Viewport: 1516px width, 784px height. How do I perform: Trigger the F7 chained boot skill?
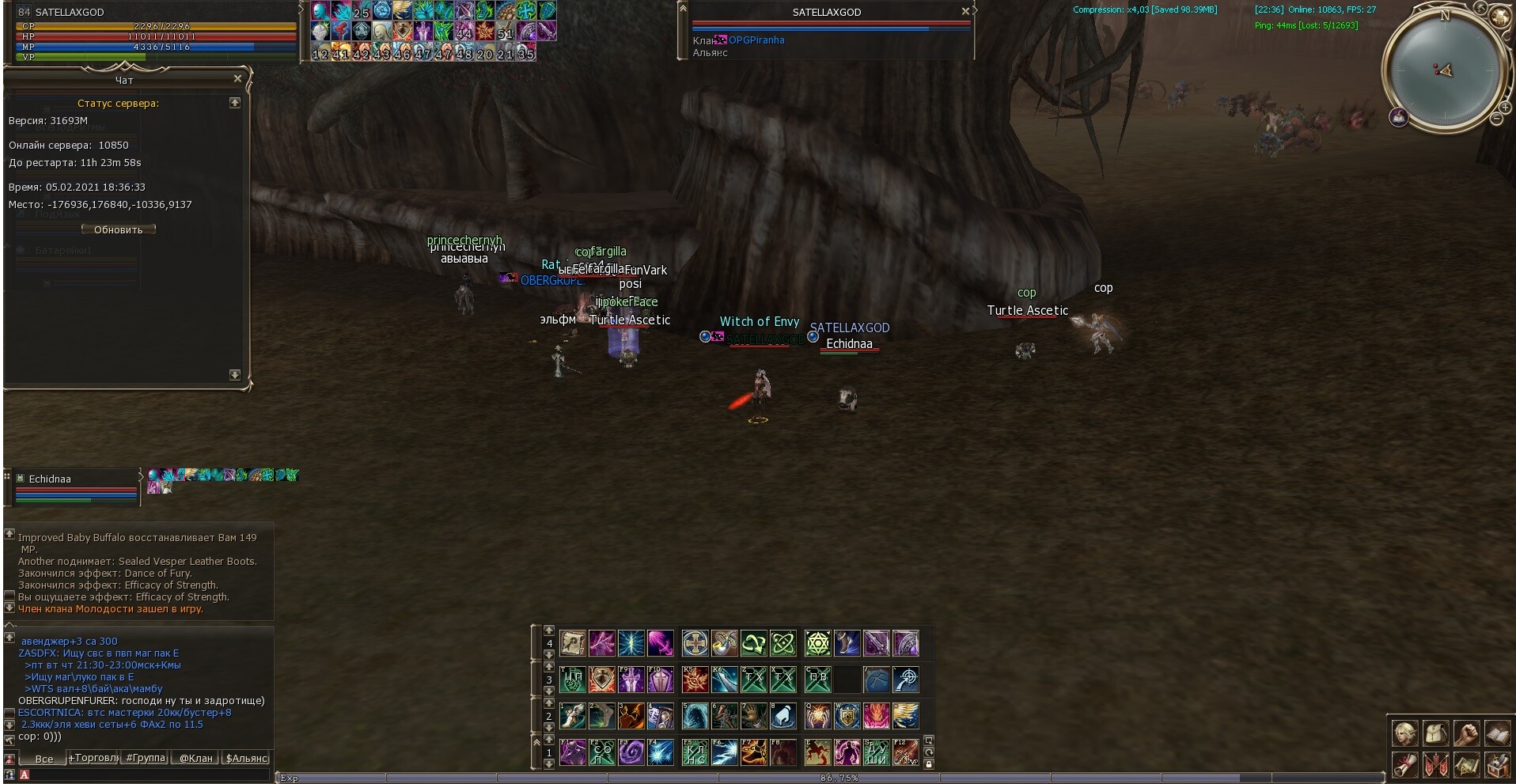pyautogui.click(x=753, y=752)
